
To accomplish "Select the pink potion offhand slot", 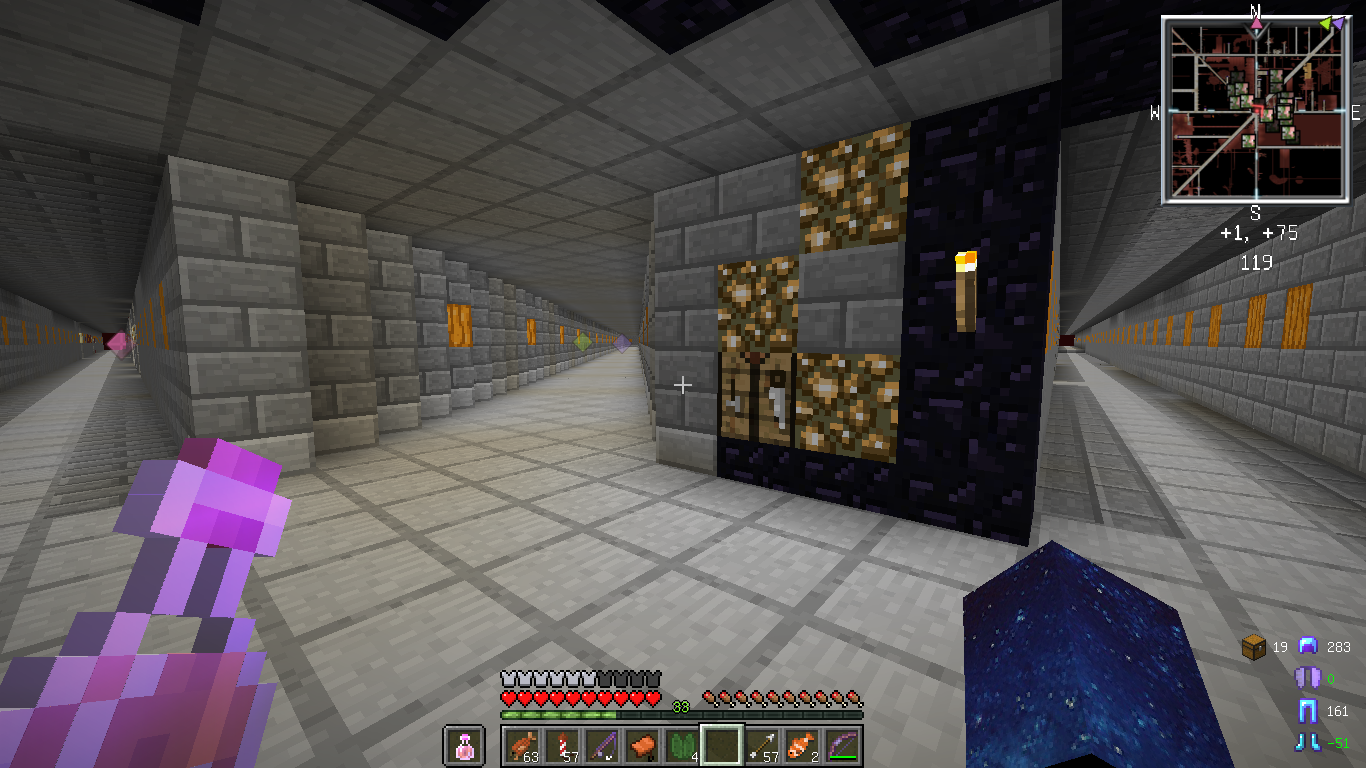I will 464,746.
